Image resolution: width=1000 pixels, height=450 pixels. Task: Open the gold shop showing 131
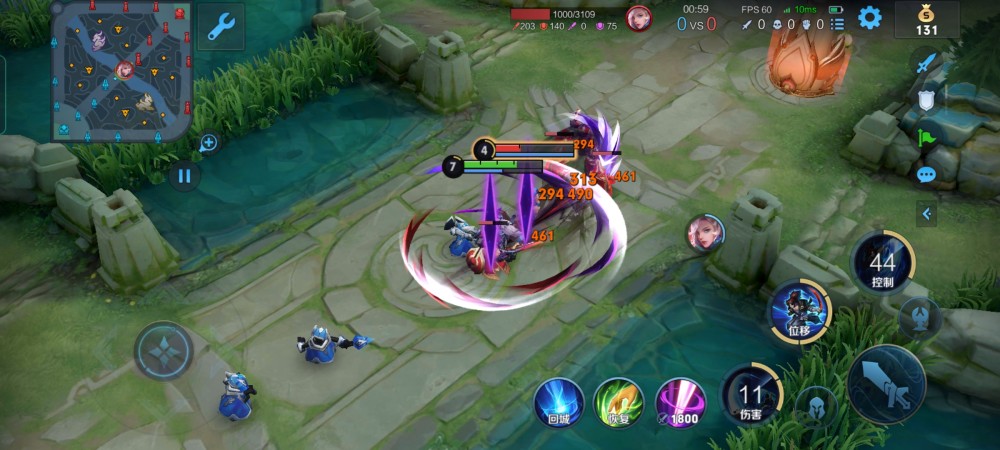pos(926,19)
